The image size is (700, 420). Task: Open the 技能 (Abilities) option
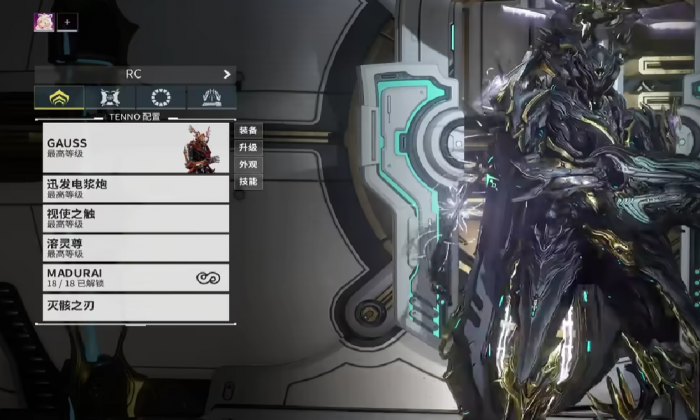(x=248, y=181)
